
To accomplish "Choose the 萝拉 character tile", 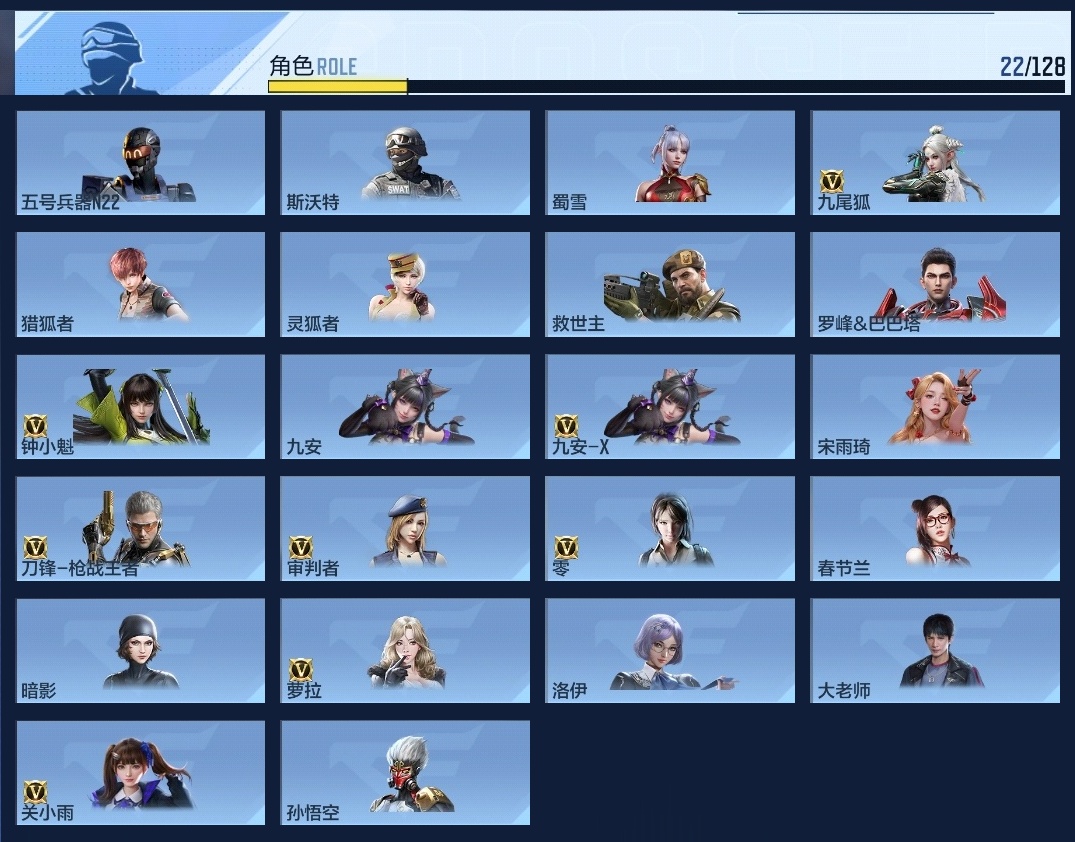I will coord(405,650).
